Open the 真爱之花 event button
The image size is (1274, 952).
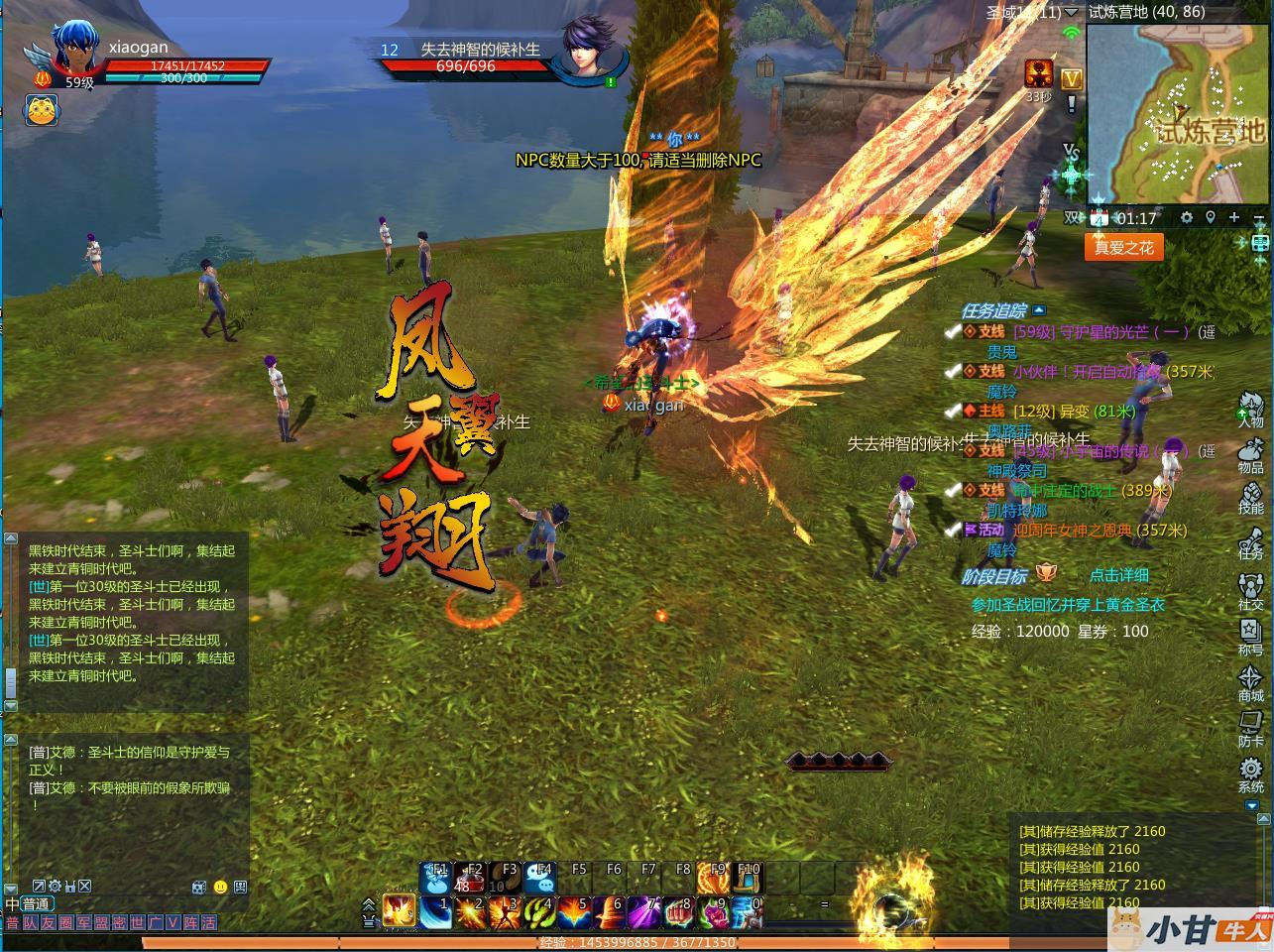1123,247
